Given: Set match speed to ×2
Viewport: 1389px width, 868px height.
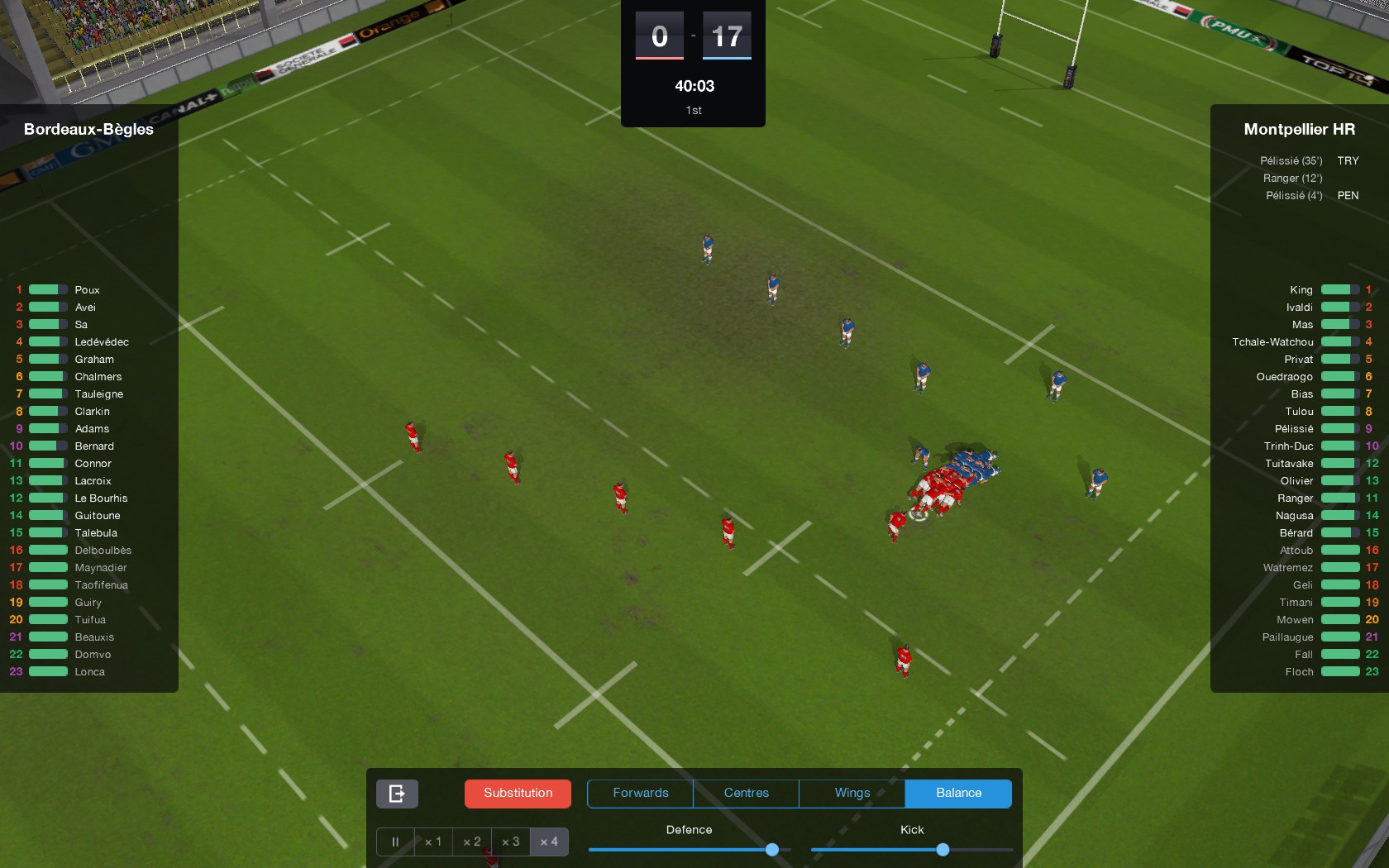Looking at the screenshot, I should pos(471,842).
